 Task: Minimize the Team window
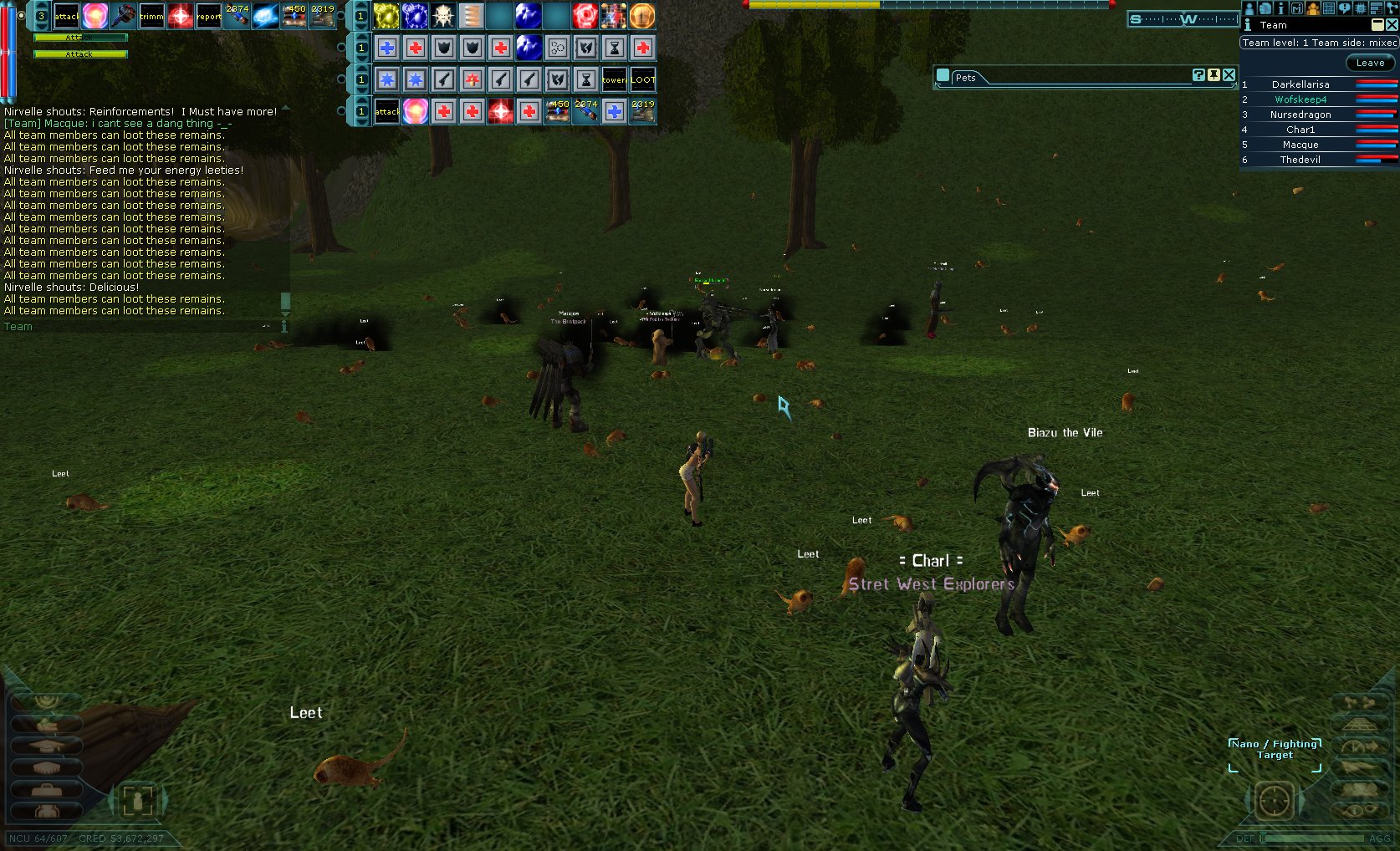(x=1377, y=25)
